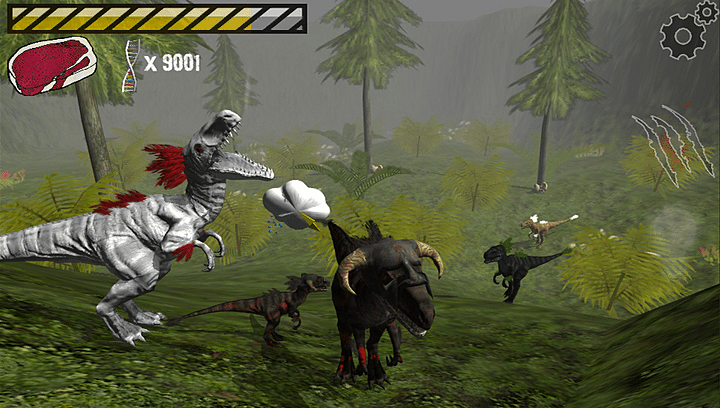Click the raw meat steak icon
This screenshot has width=720, height=408.
coord(52,65)
